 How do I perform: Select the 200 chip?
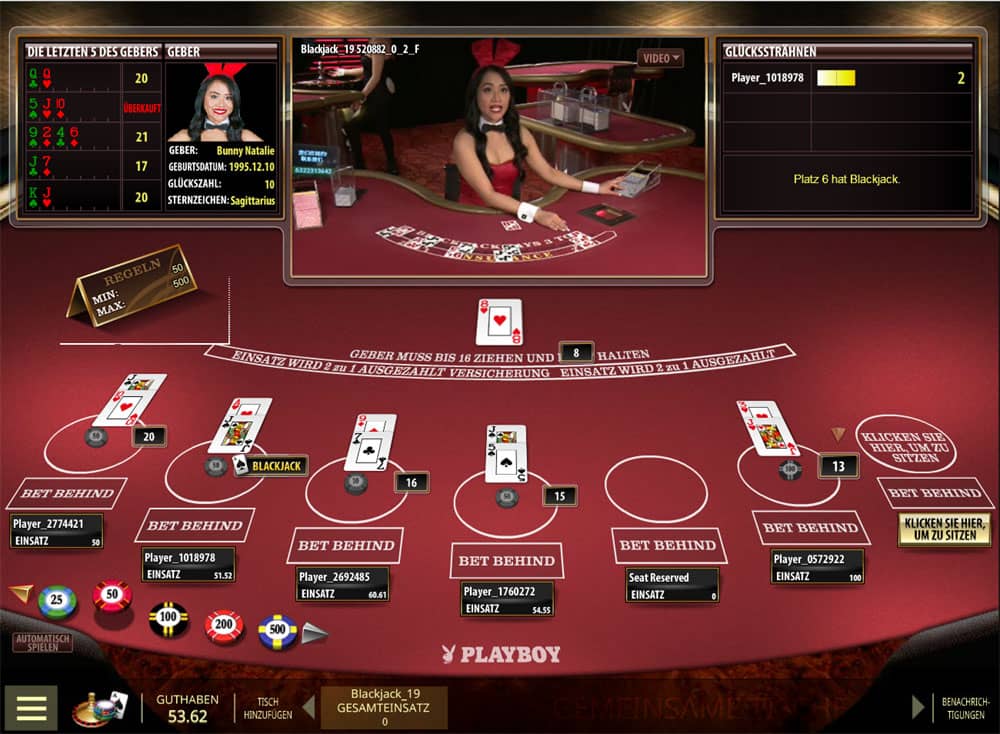(224, 626)
